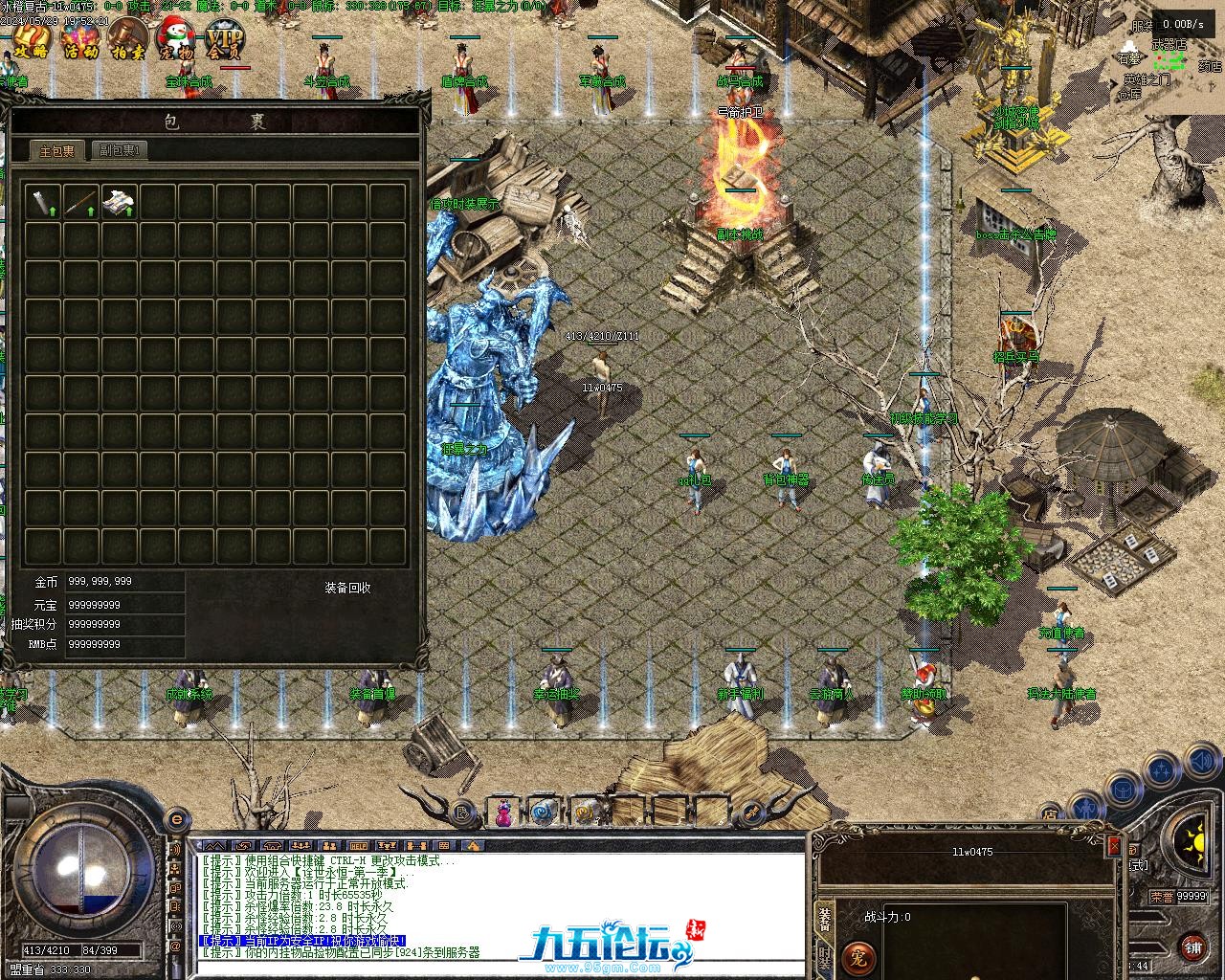Open the 拍卖 auction gavel icon
1225x980 pixels.
point(127,40)
